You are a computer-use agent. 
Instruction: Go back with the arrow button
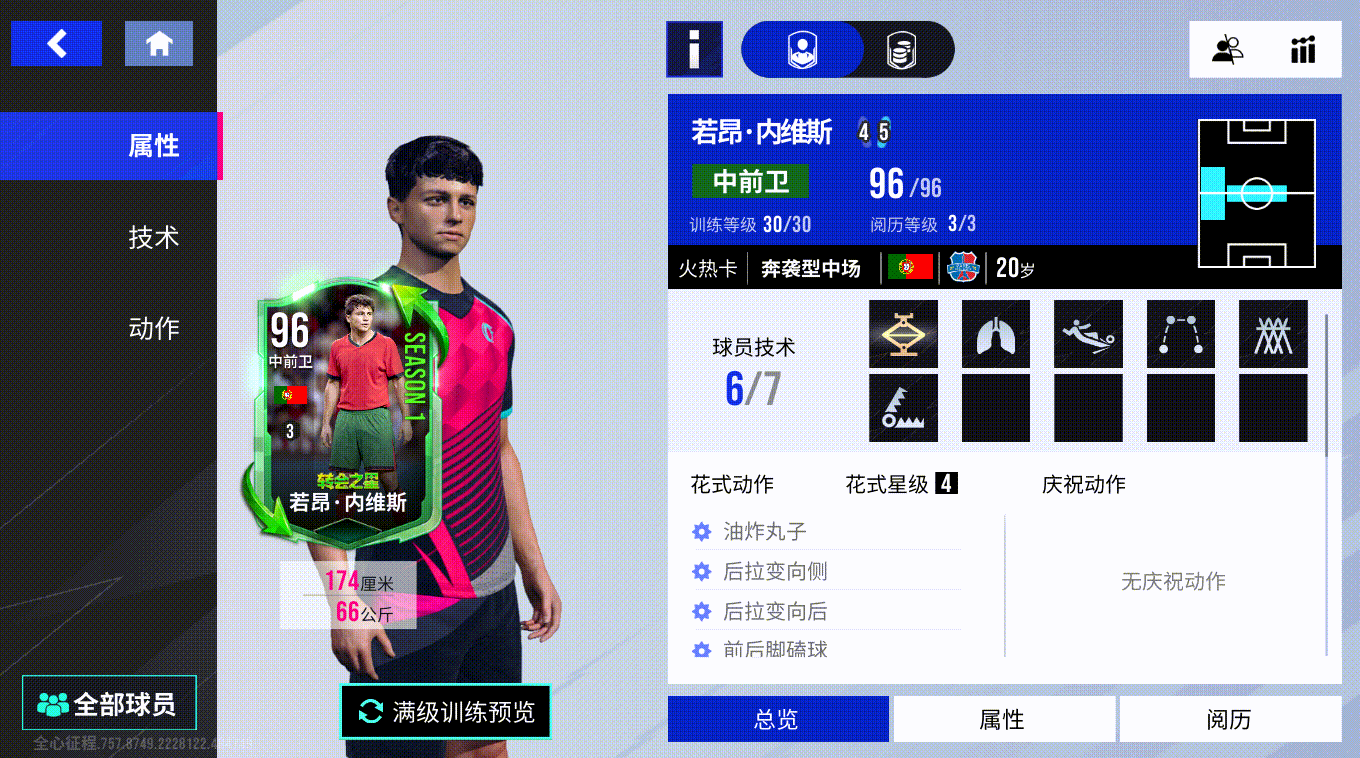pyautogui.click(x=56, y=44)
